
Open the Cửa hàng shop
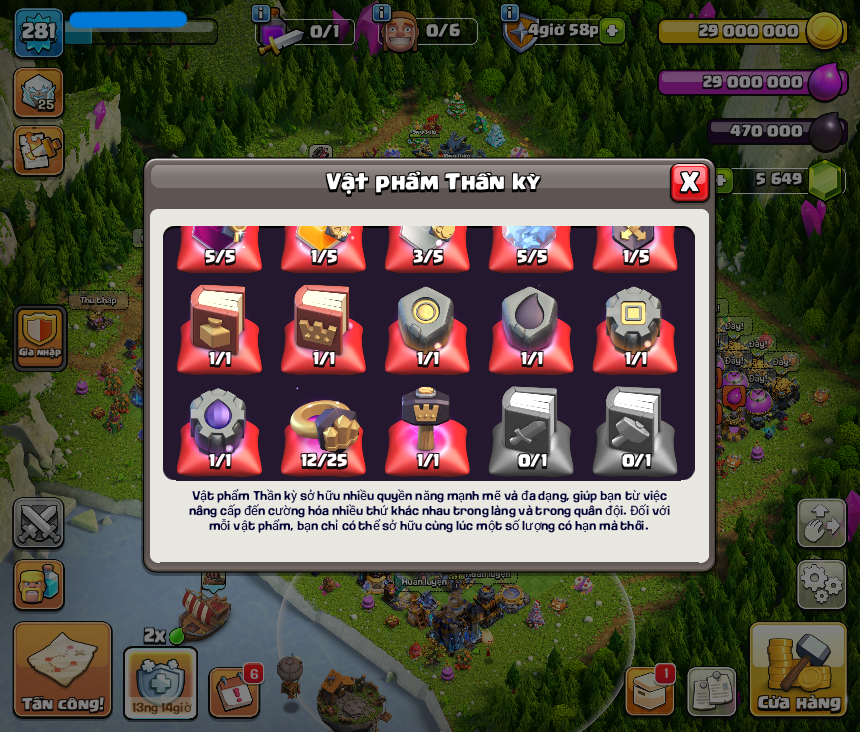798,669
